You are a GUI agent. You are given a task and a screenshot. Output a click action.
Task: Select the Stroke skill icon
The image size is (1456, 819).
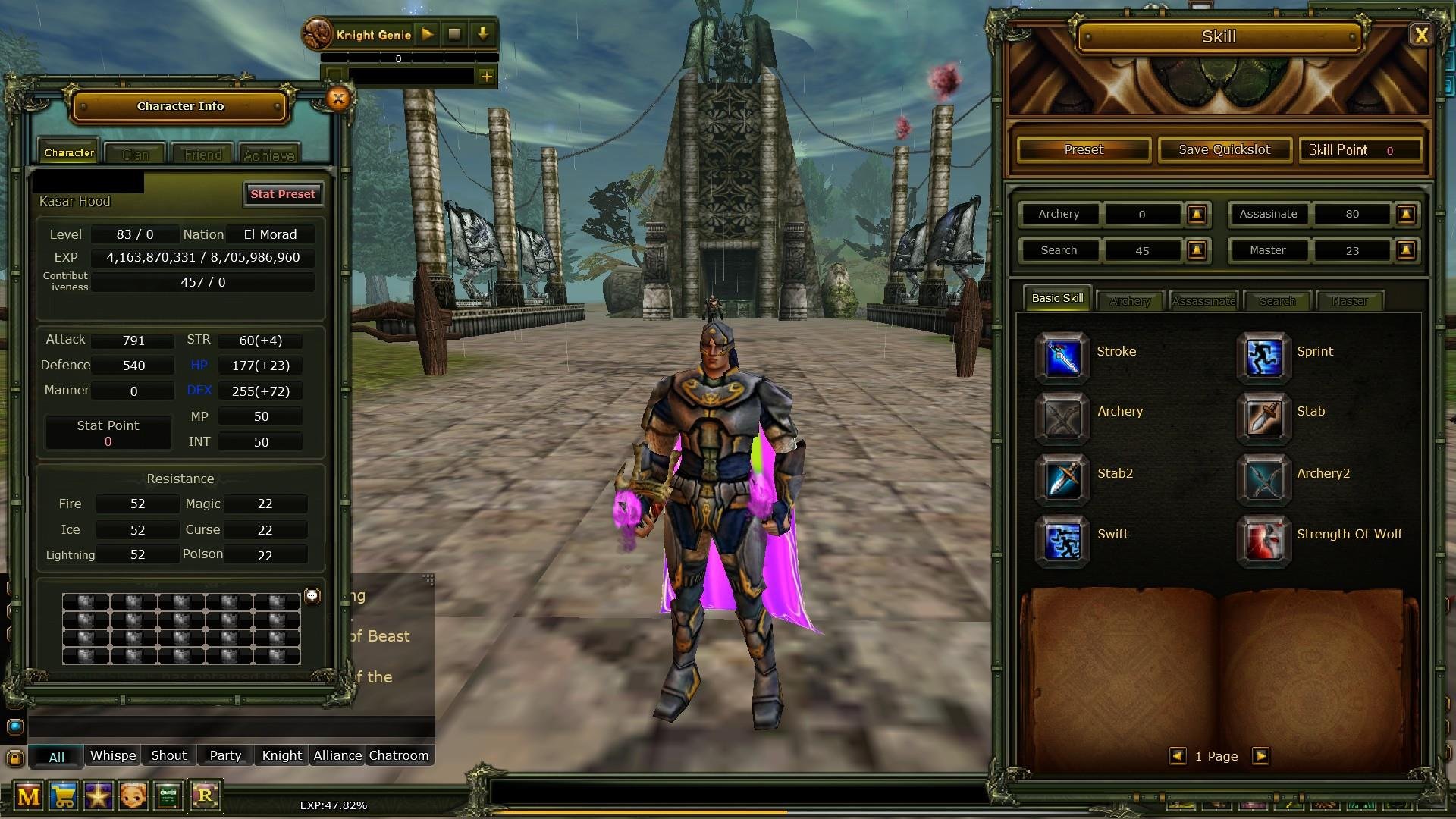1063,356
